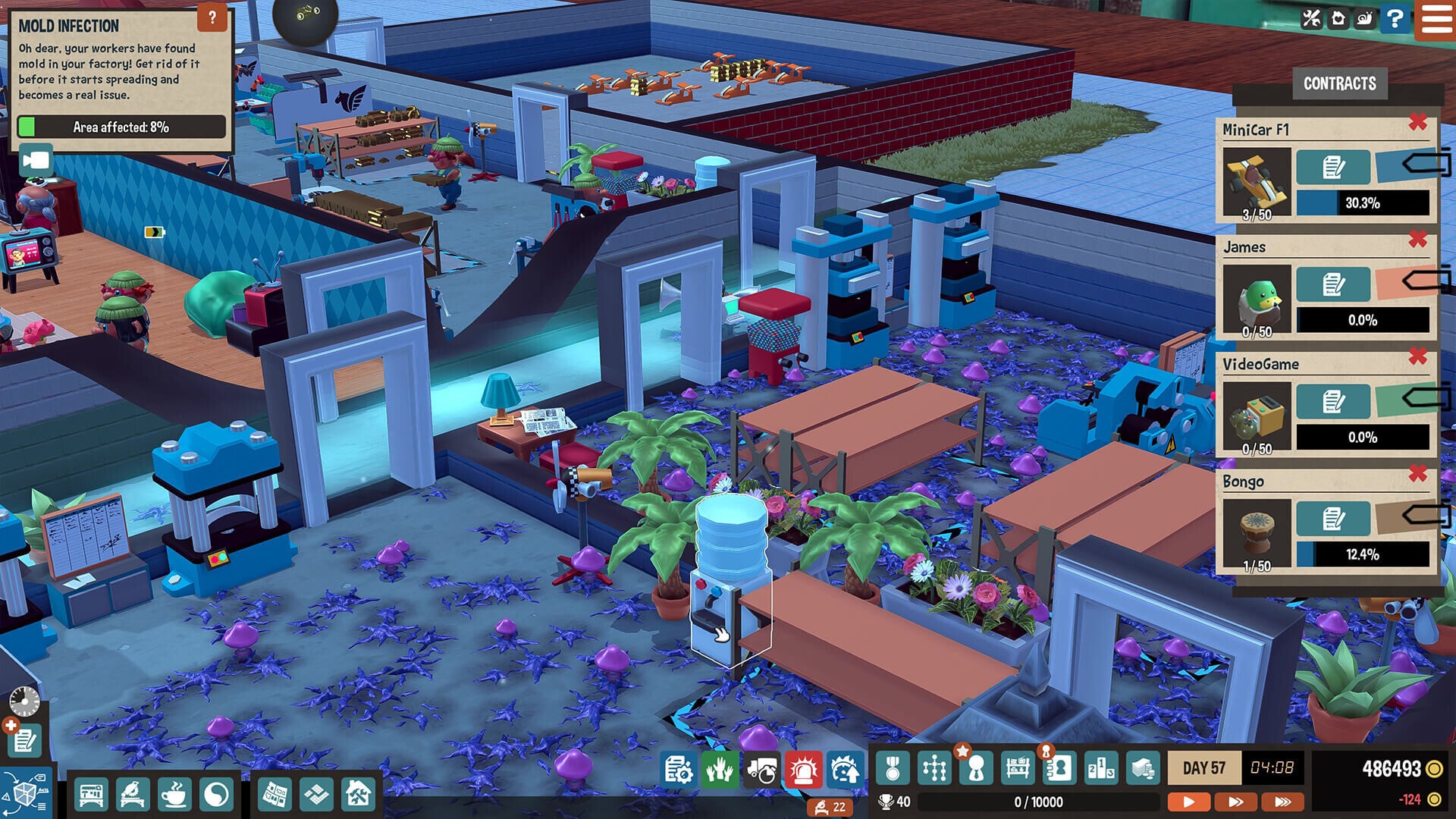Remove the Bongo contract with red X
Image resolution: width=1456 pixels, height=819 pixels.
pyautogui.click(x=1417, y=474)
